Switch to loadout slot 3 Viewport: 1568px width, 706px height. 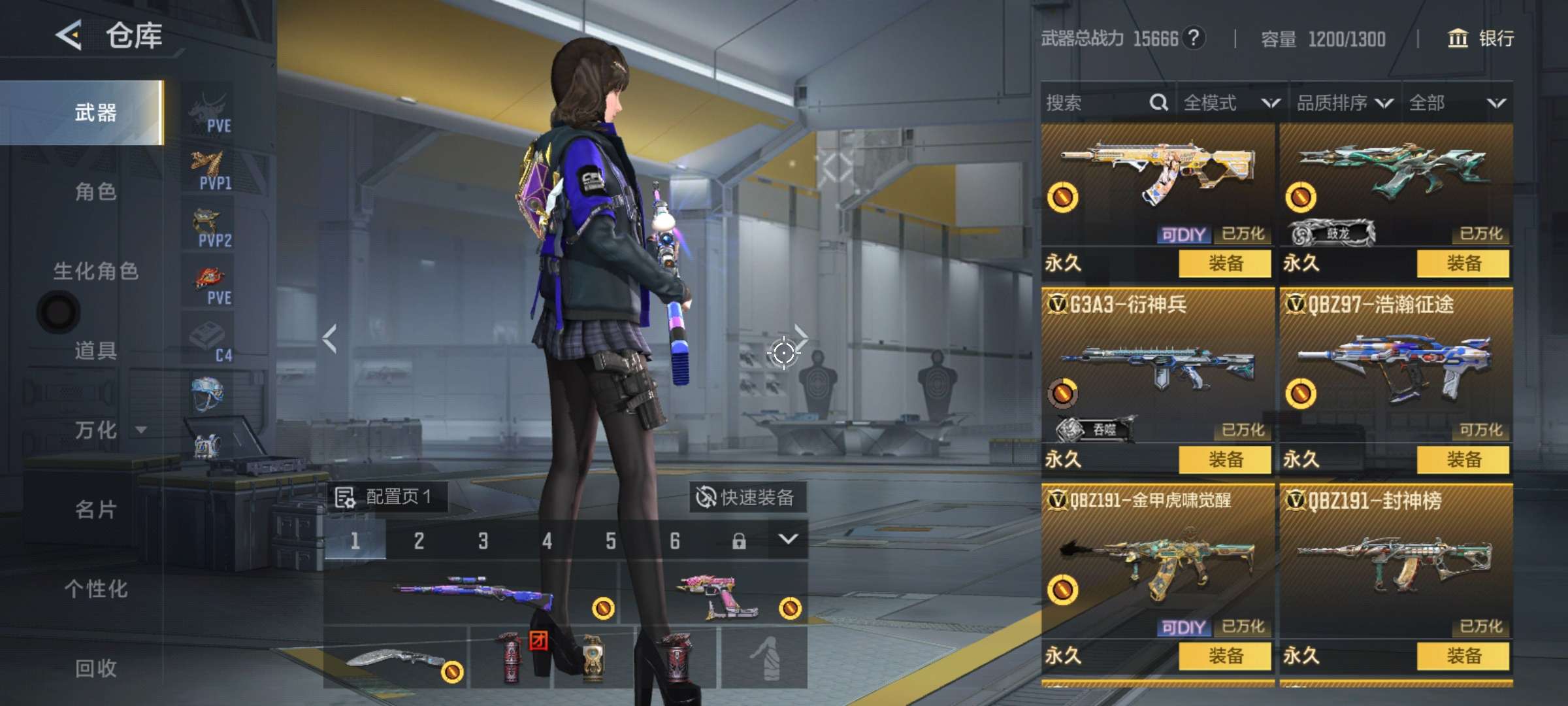(483, 541)
